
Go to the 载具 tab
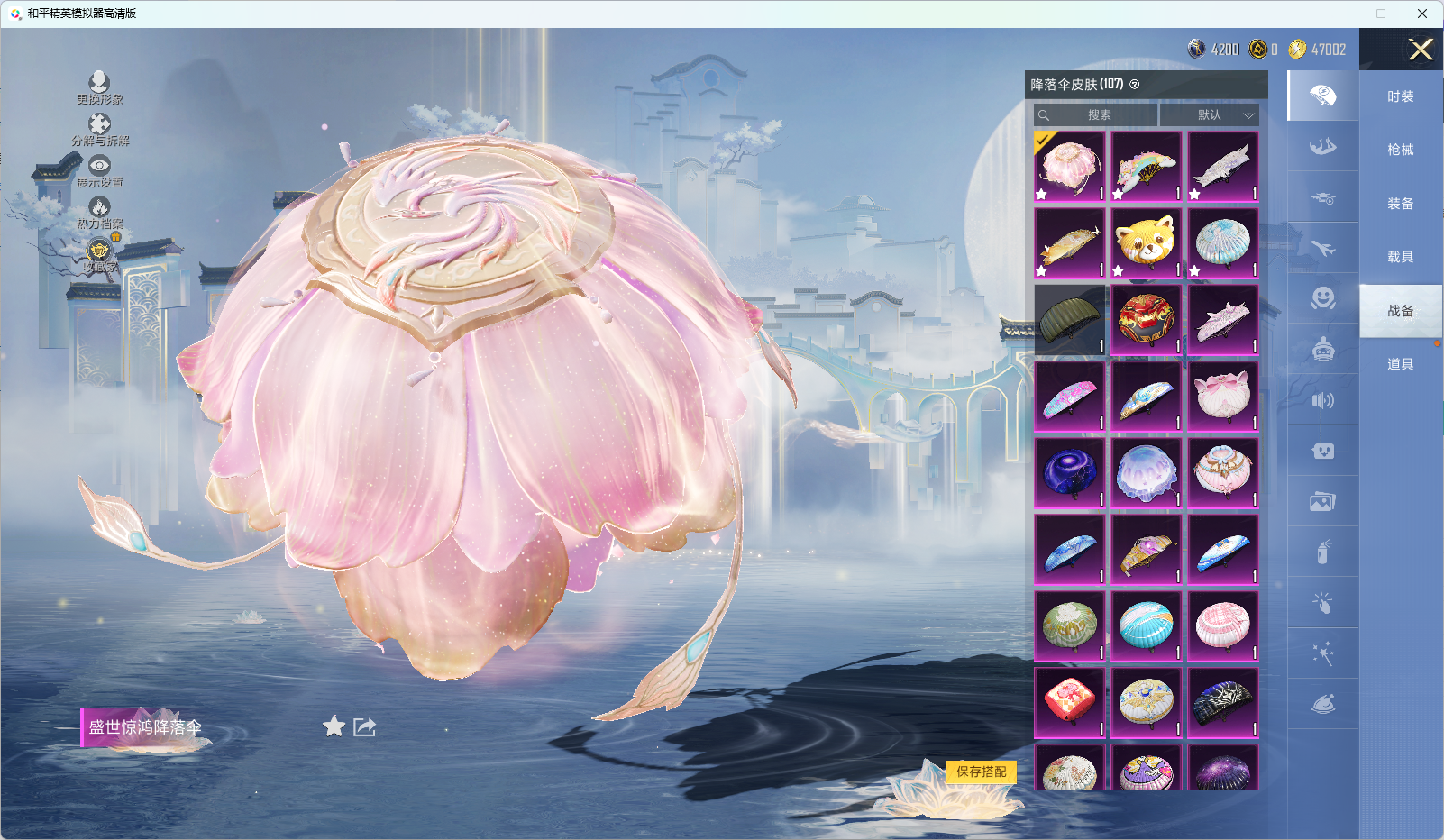[1400, 257]
